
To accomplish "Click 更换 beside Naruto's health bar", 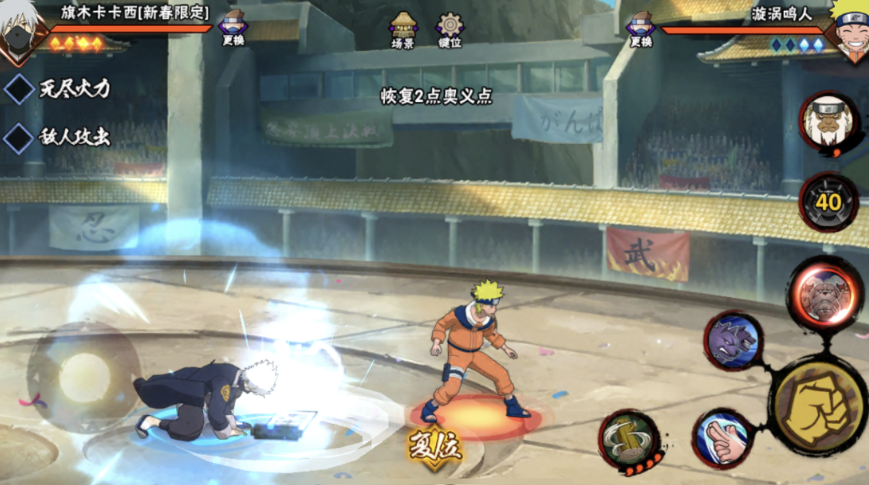I will [x=640, y=28].
